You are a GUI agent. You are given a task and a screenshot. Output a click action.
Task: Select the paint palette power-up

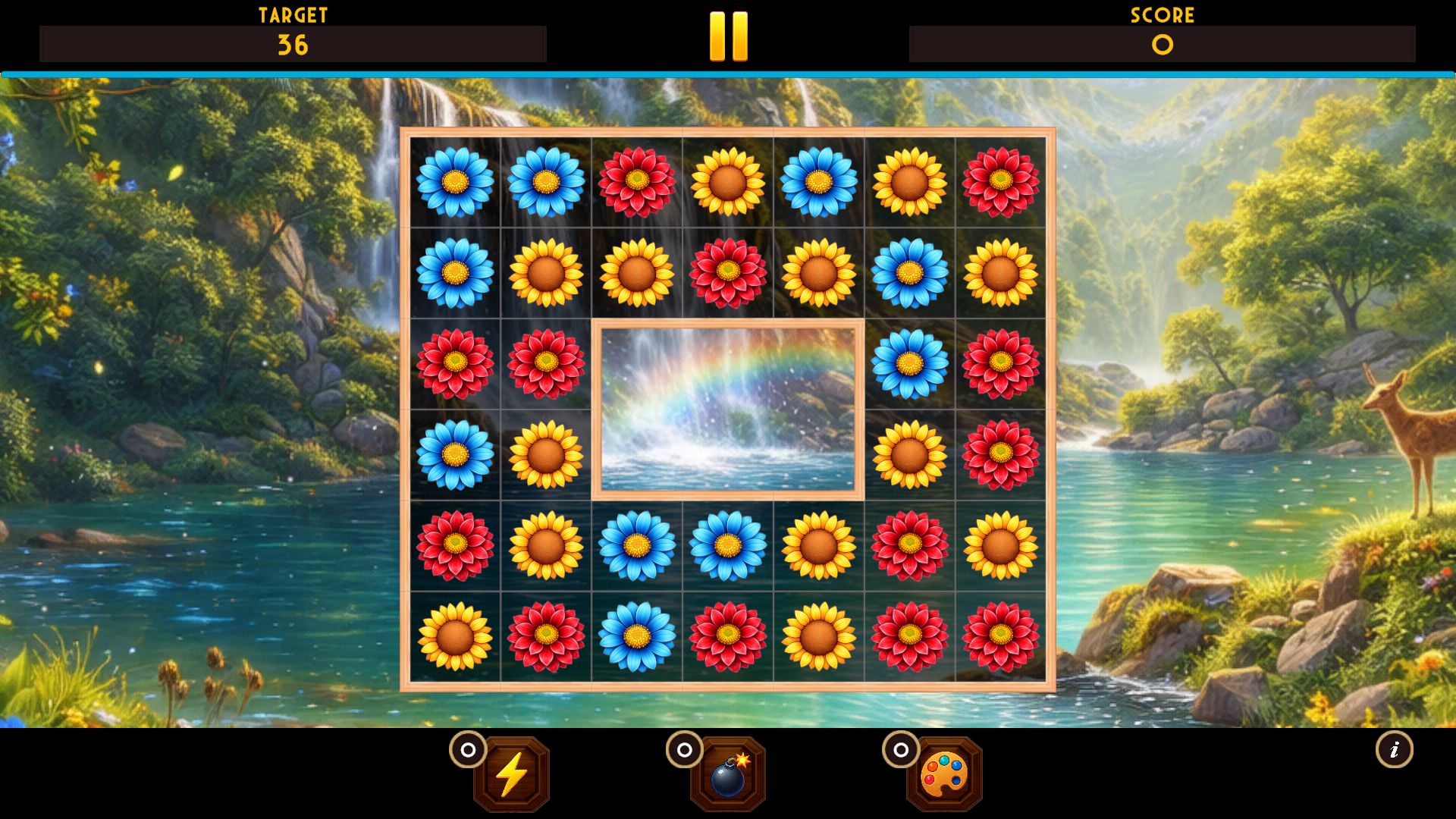(x=944, y=774)
